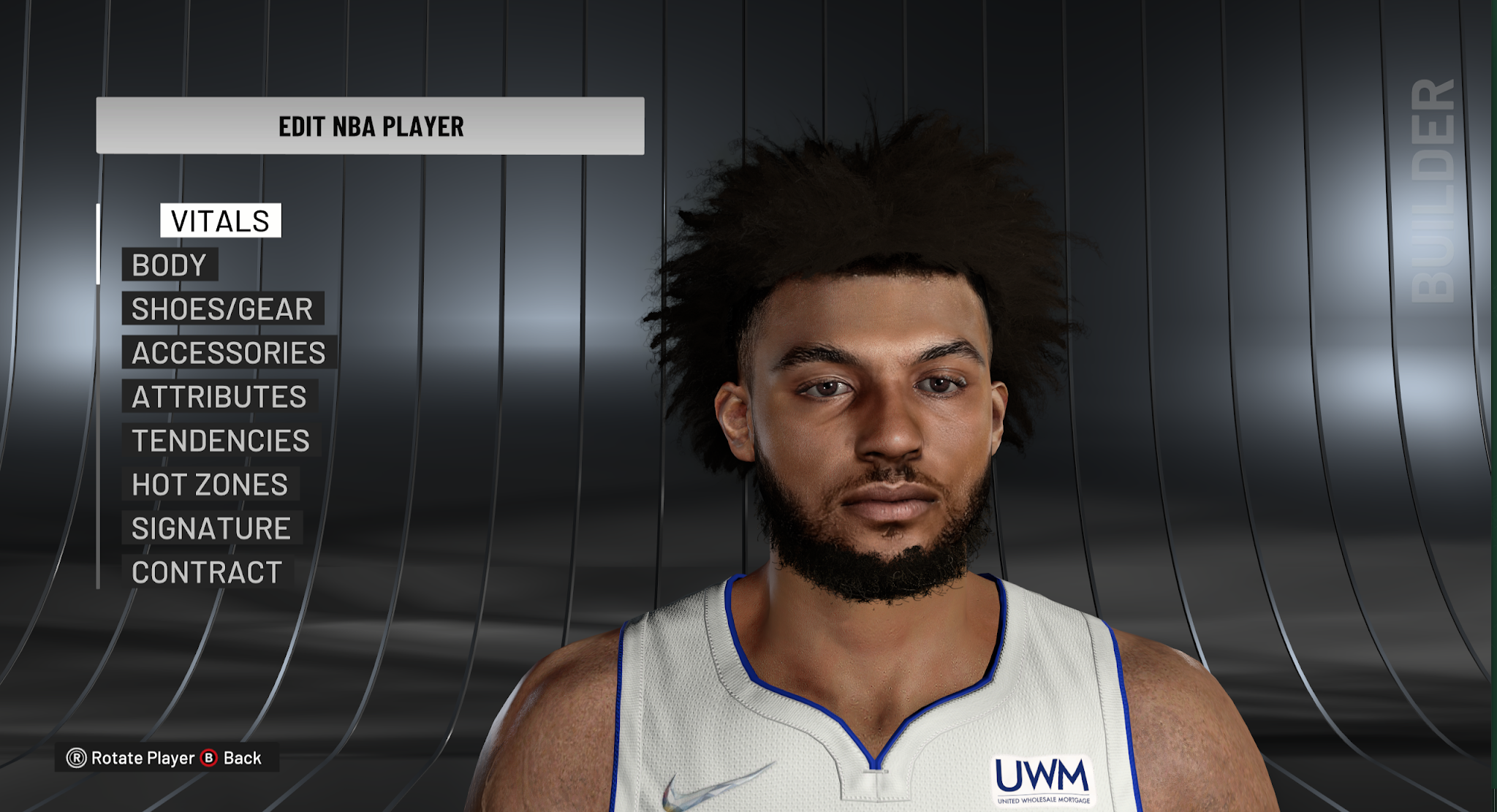Open the BODY editing section
This screenshot has height=812, width=1497.
pos(170,265)
